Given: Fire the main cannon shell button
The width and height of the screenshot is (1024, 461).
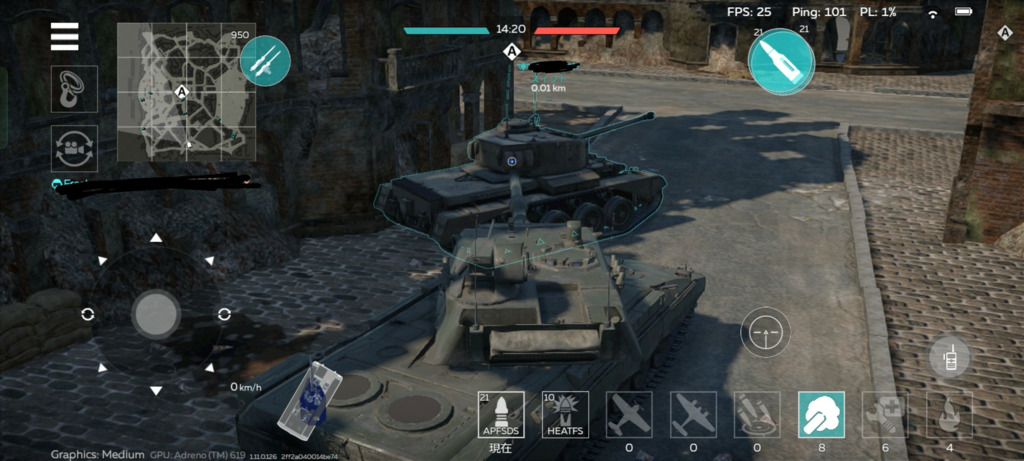Looking at the screenshot, I should pos(781,62).
